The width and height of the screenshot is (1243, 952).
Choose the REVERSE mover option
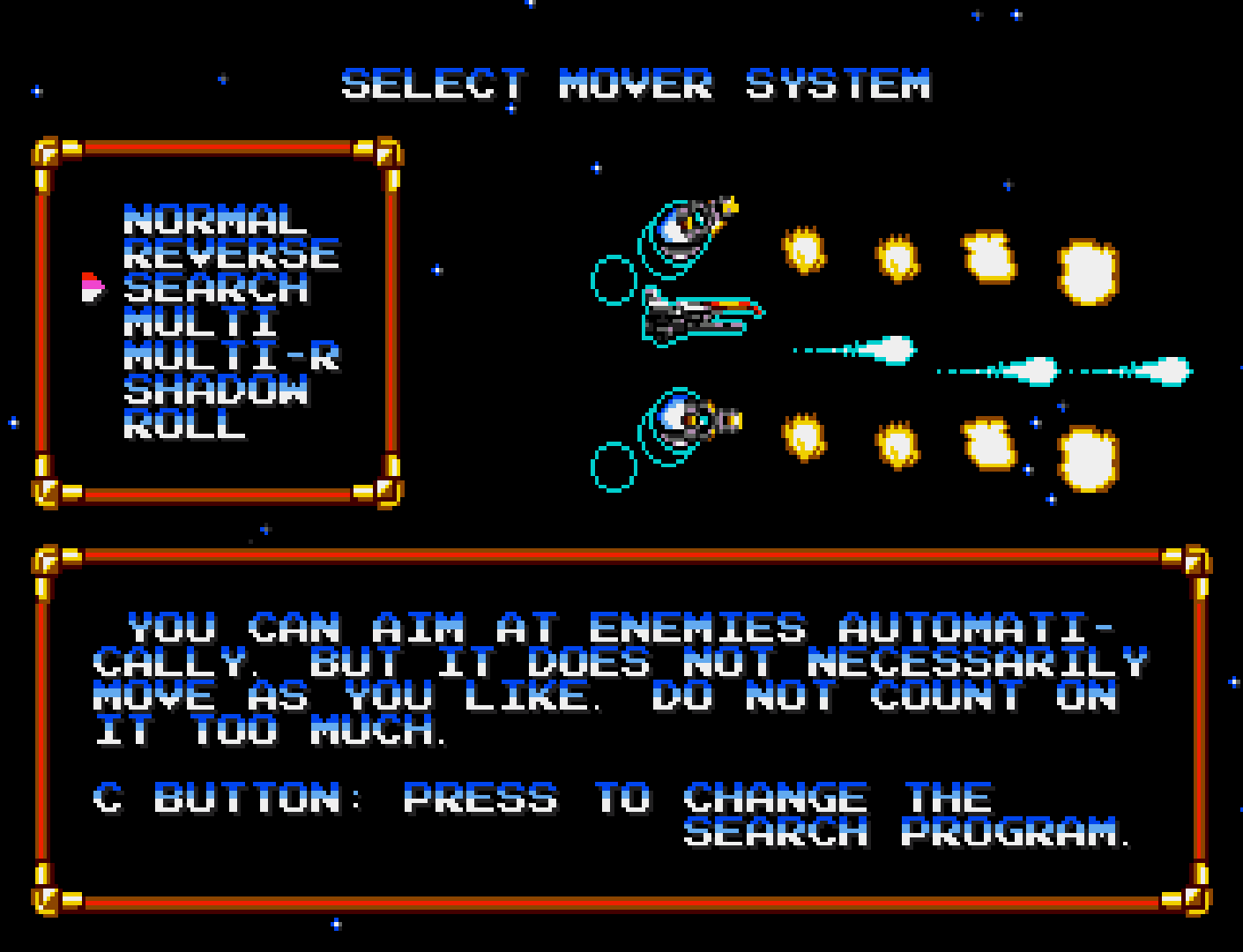[x=231, y=255]
